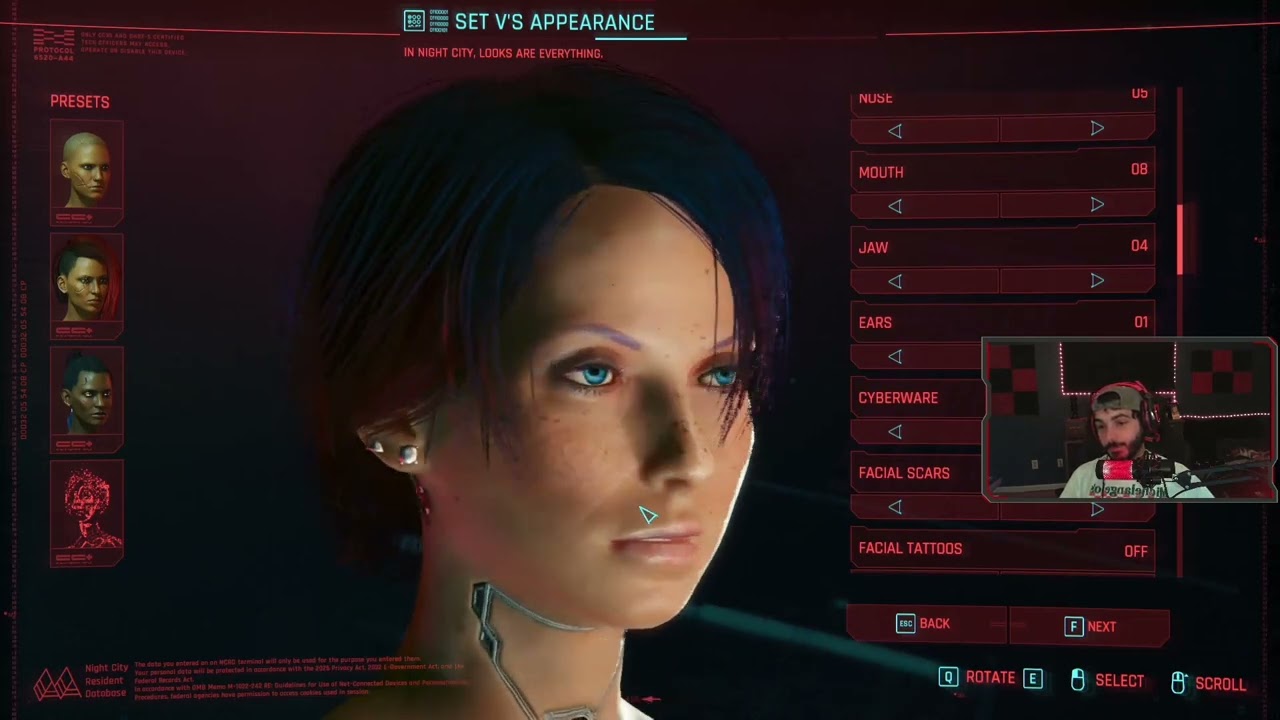Viewport: 1280px width, 720px height.
Task: Click the mouse Scroll icon bottom right
Action: coord(1178,680)
